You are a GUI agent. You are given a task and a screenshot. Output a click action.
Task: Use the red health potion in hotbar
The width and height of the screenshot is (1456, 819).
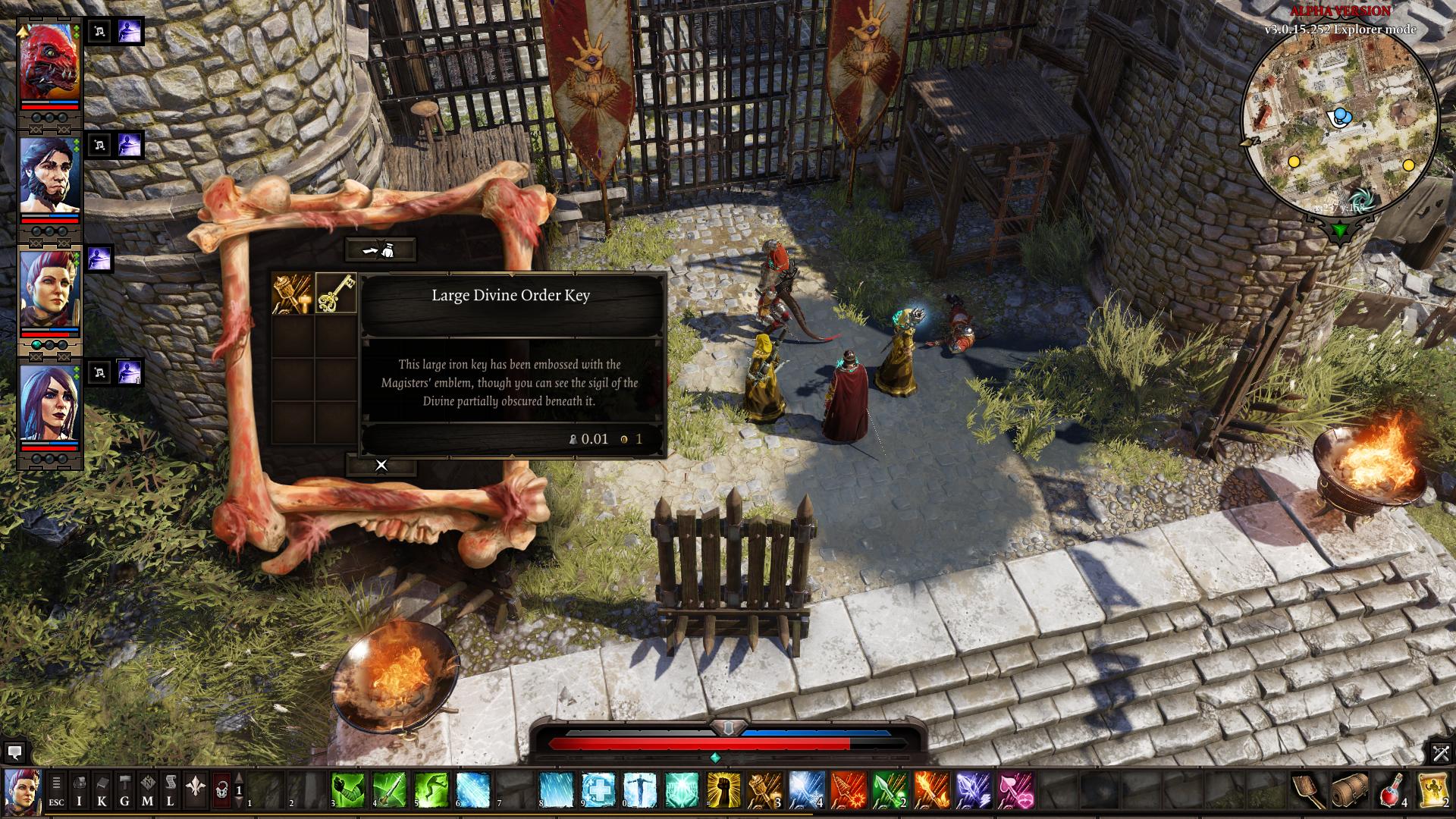pos(1392,791)
